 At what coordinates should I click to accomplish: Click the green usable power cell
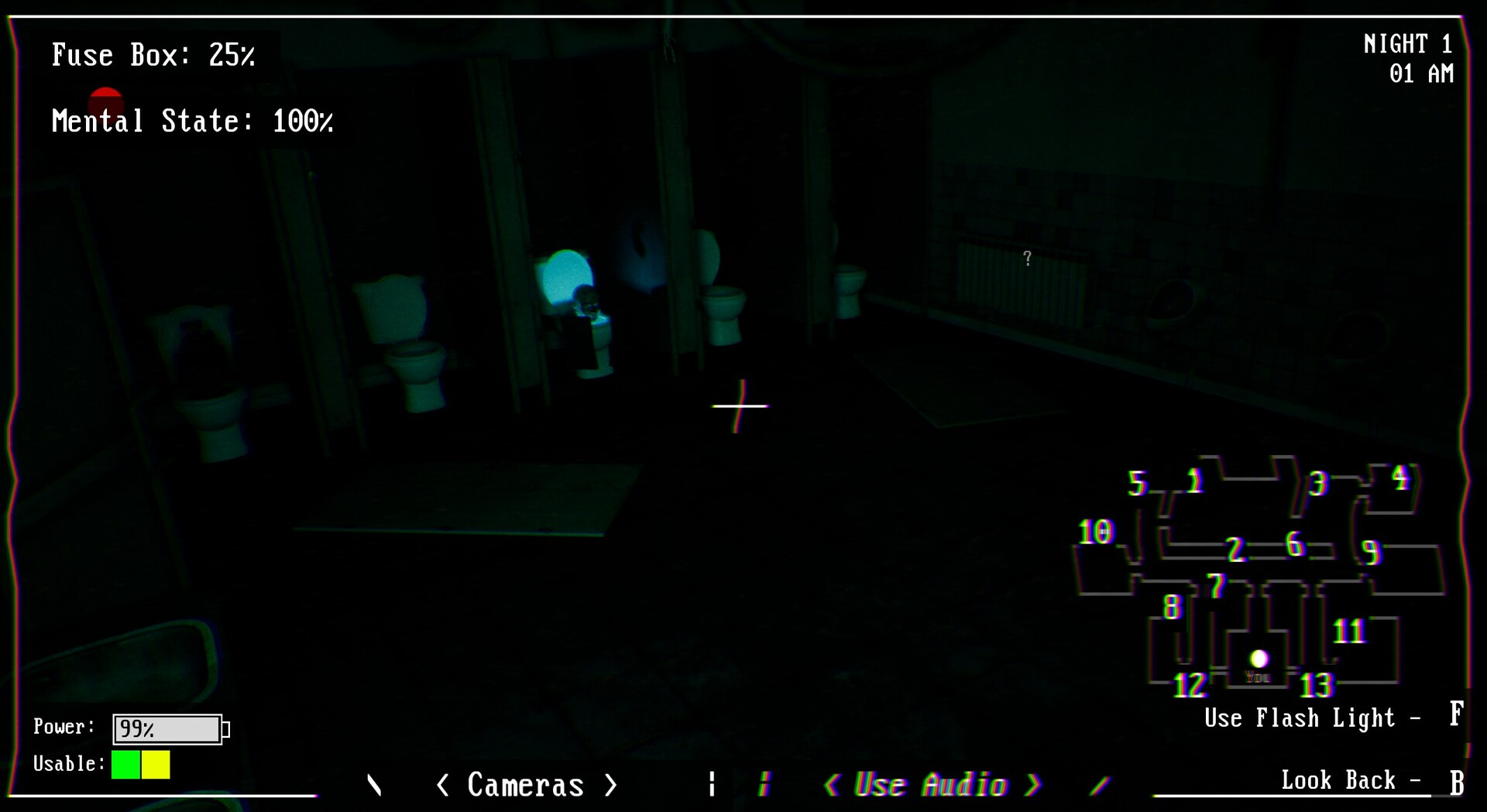point(124,765)
